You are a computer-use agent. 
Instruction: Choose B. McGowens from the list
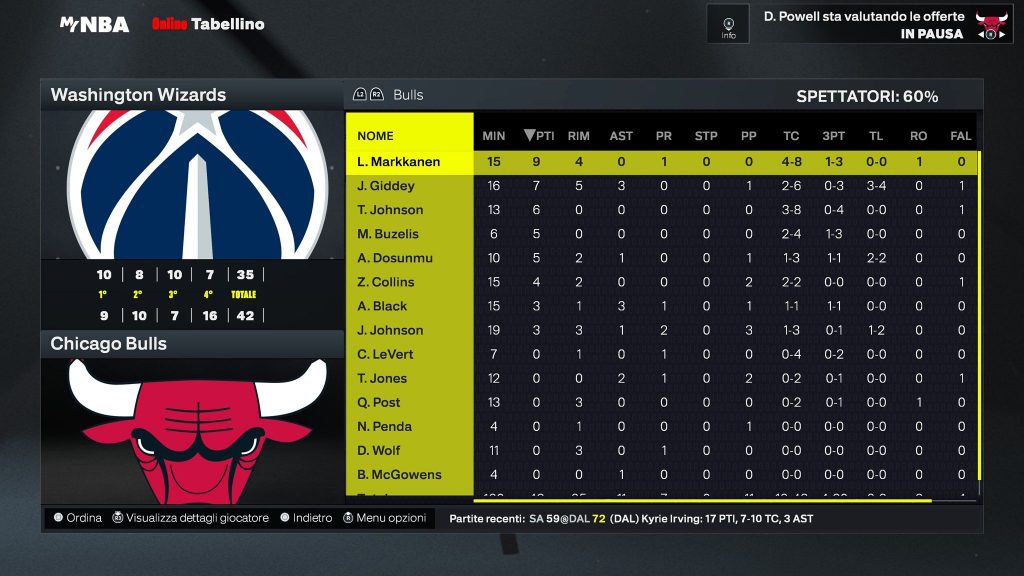[399, 474]
